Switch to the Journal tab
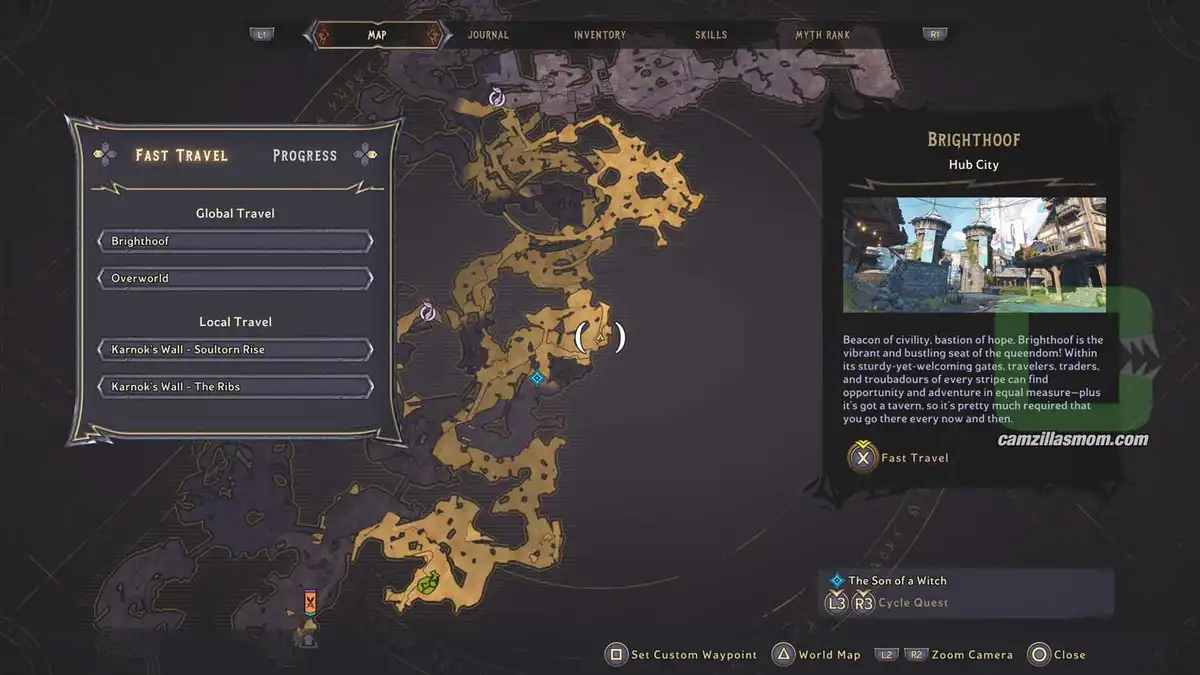The image size is (1200, 675). 488,35
